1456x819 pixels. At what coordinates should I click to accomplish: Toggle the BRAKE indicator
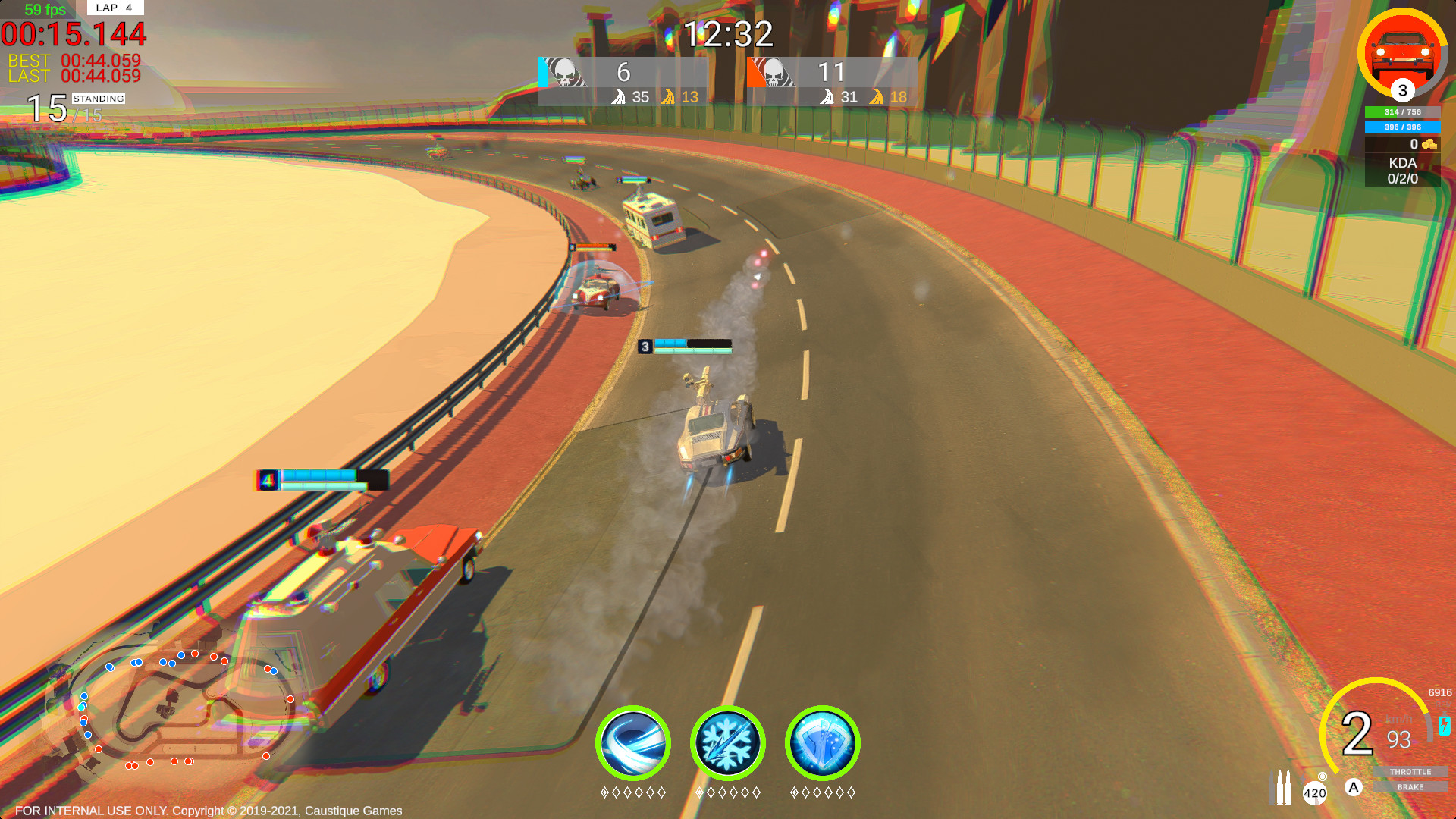pos(1411,787)
